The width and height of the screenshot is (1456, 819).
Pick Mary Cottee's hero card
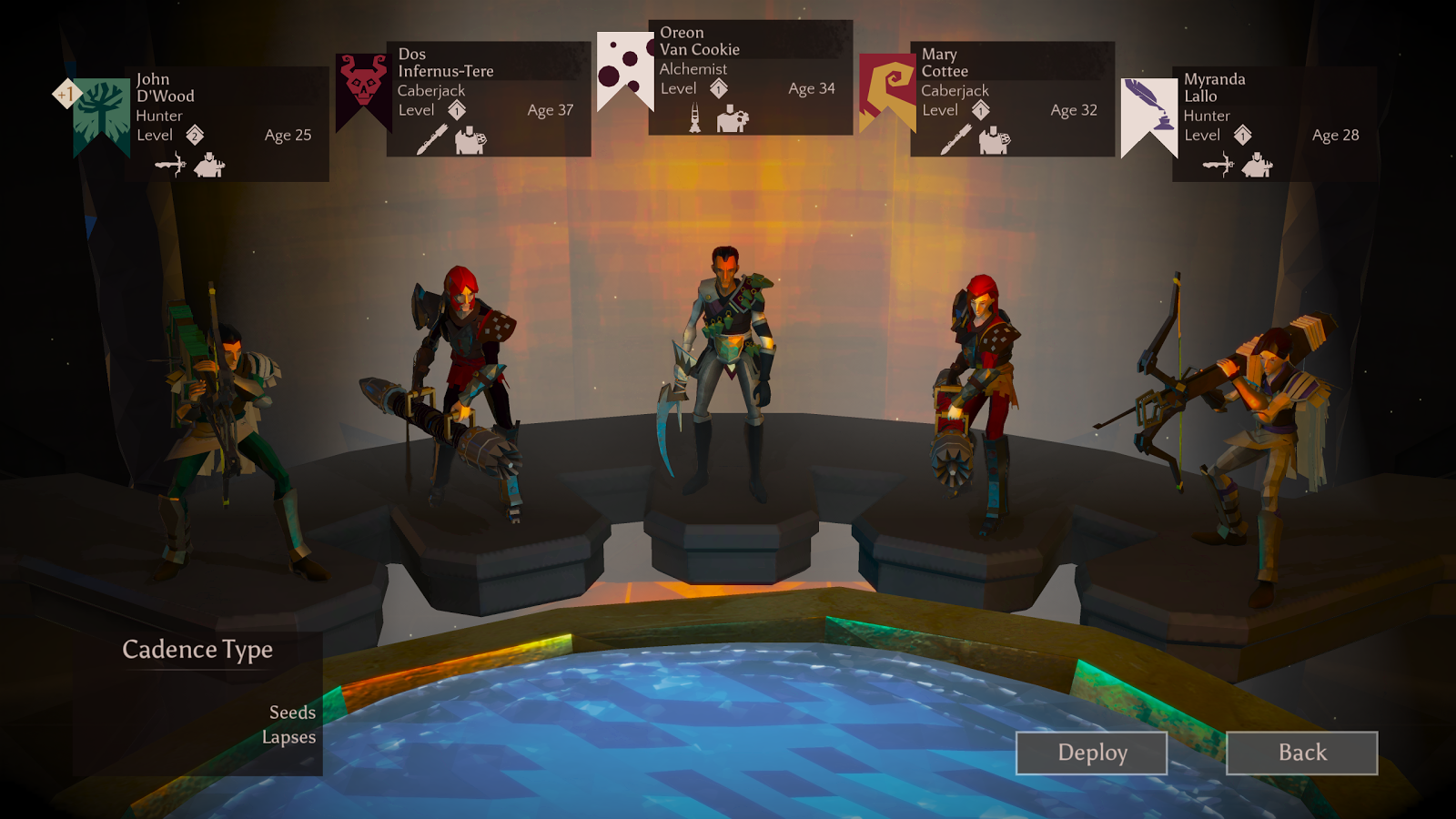pos(1012,98)
